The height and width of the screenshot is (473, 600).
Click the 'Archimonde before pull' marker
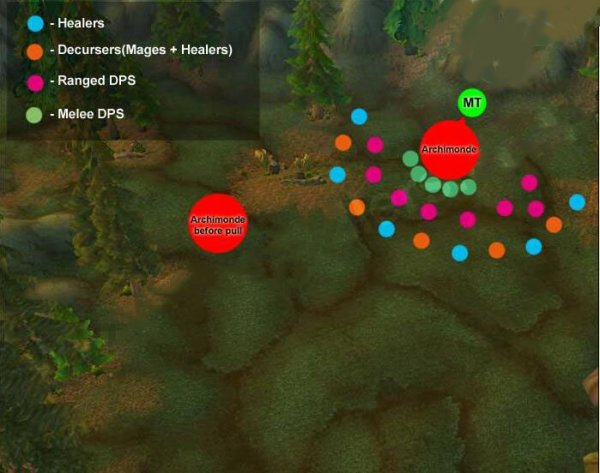click(x=218, y=224)
